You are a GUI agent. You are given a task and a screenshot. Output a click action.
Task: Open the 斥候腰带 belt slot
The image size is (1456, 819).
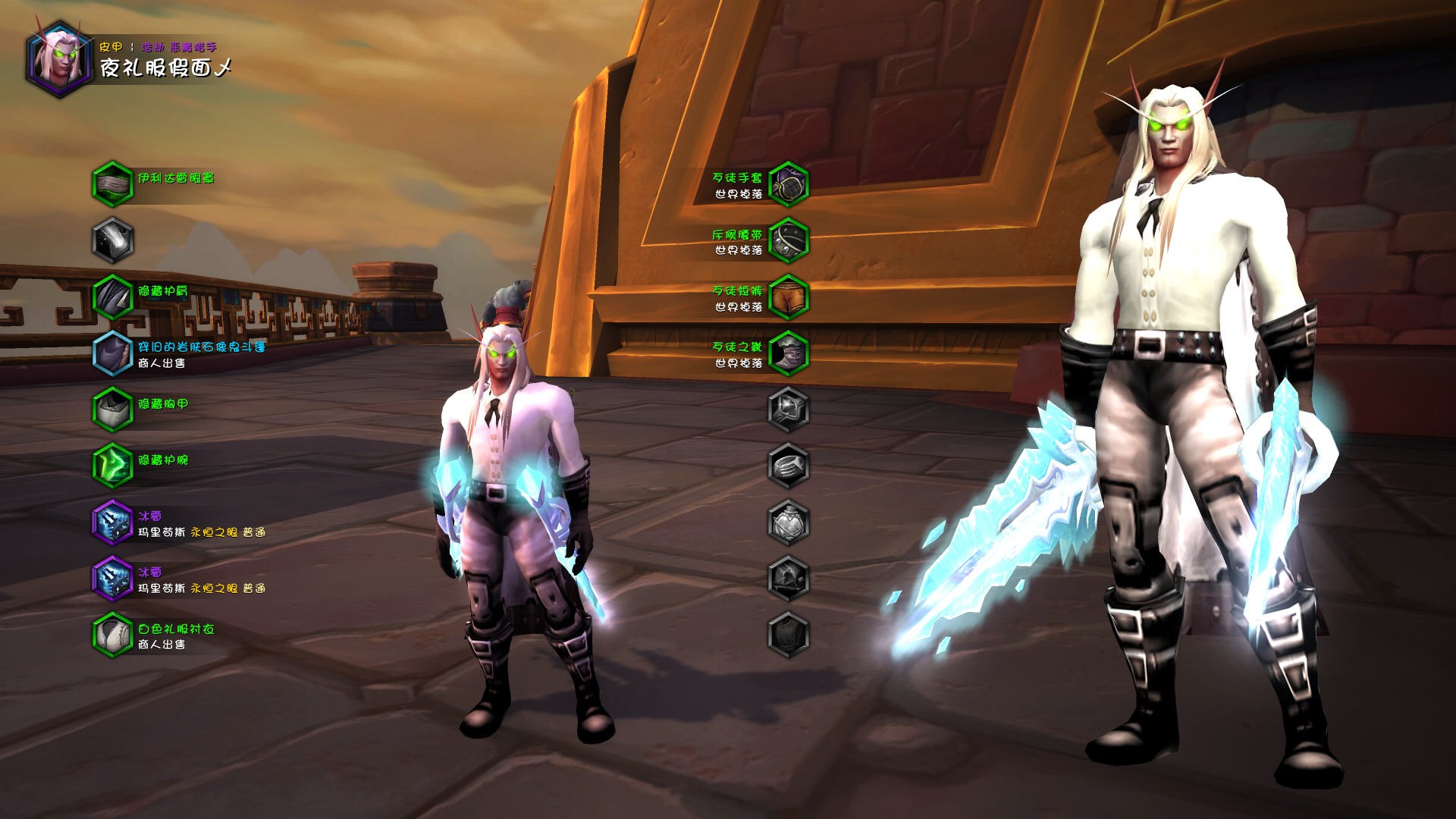pyautogui.click(x=789, y=240)
